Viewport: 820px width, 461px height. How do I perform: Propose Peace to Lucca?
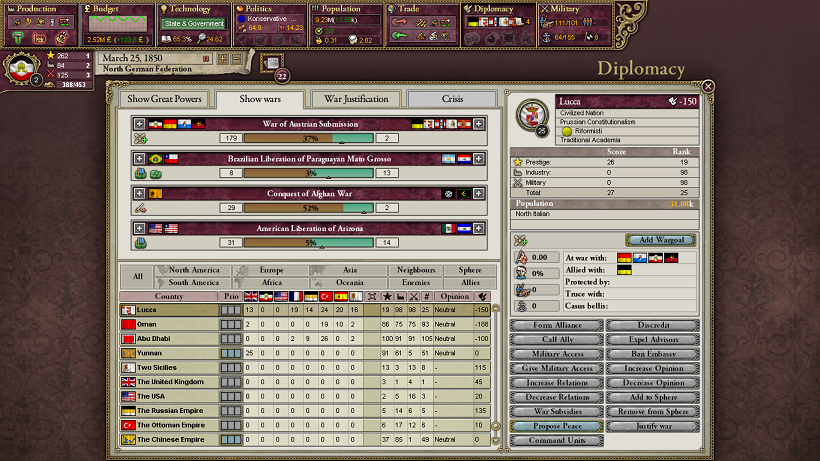(555, 425)
